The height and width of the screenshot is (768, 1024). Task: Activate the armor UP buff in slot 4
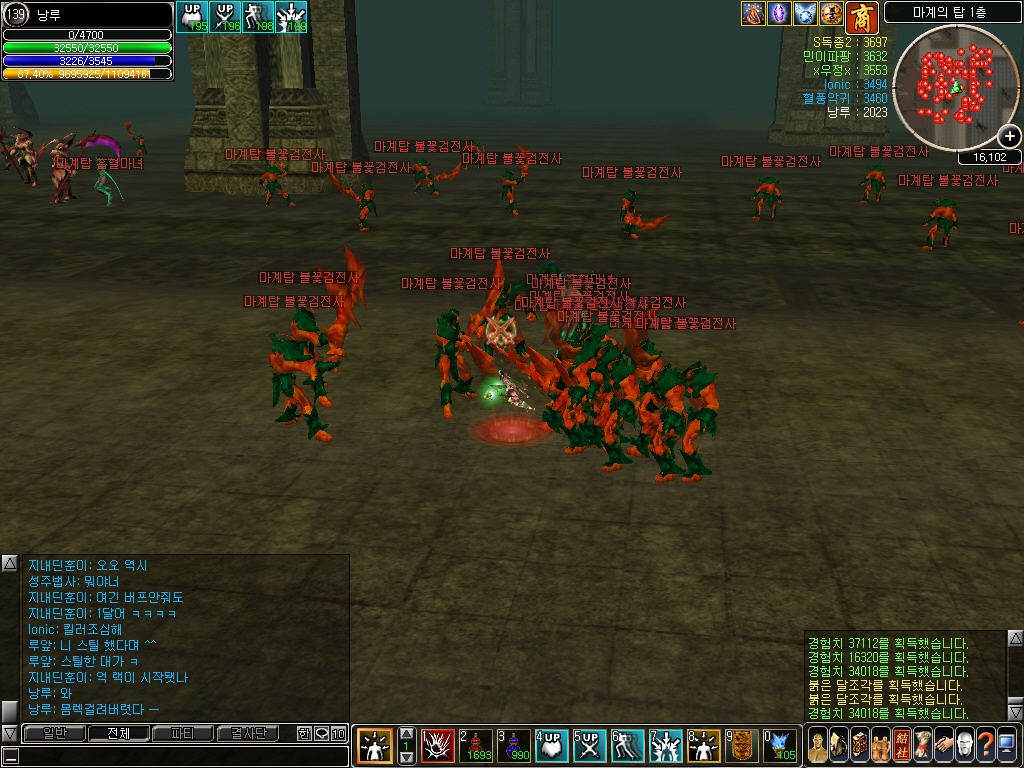click(x=552, y=745)
